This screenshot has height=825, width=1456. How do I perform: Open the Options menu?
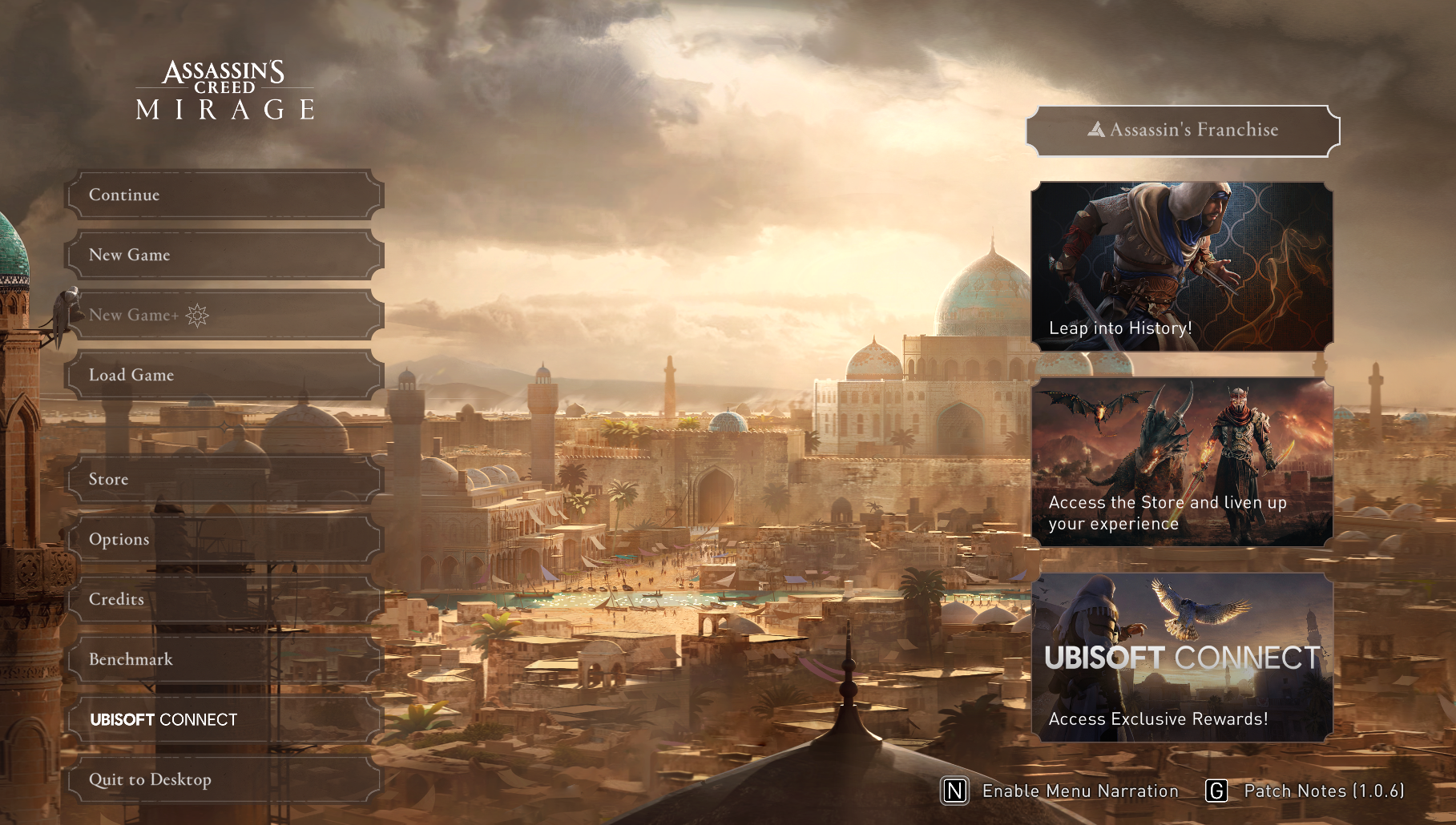[x=224, y=539]
